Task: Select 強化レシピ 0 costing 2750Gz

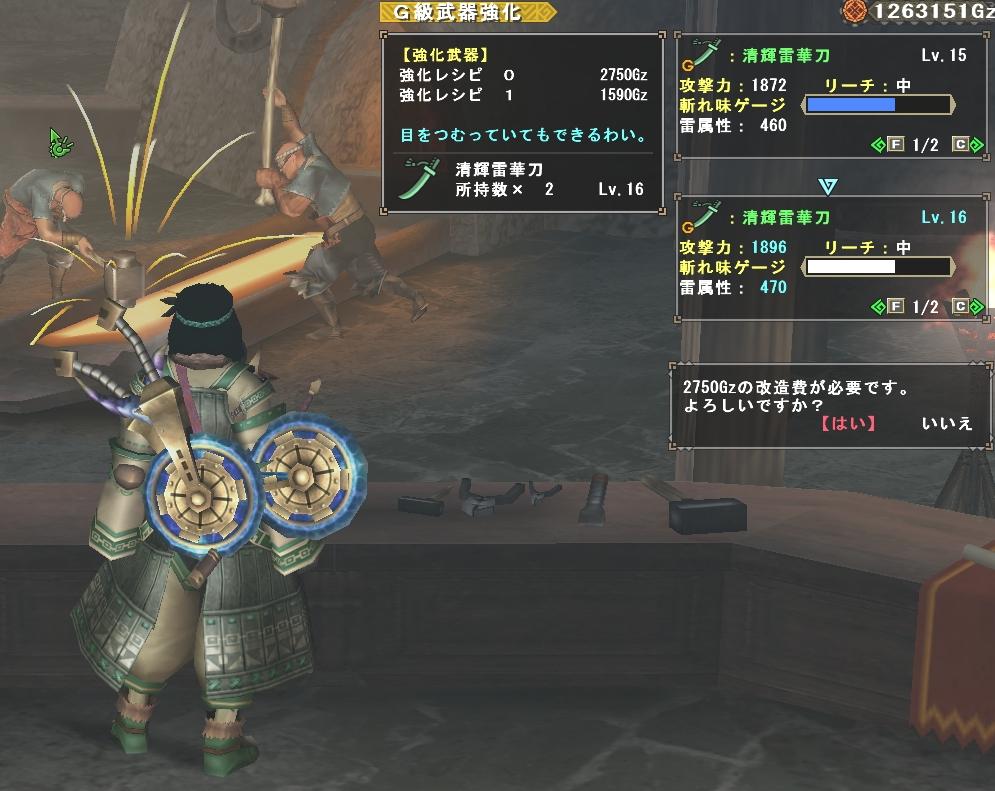Action: click(x=522, y=76)
